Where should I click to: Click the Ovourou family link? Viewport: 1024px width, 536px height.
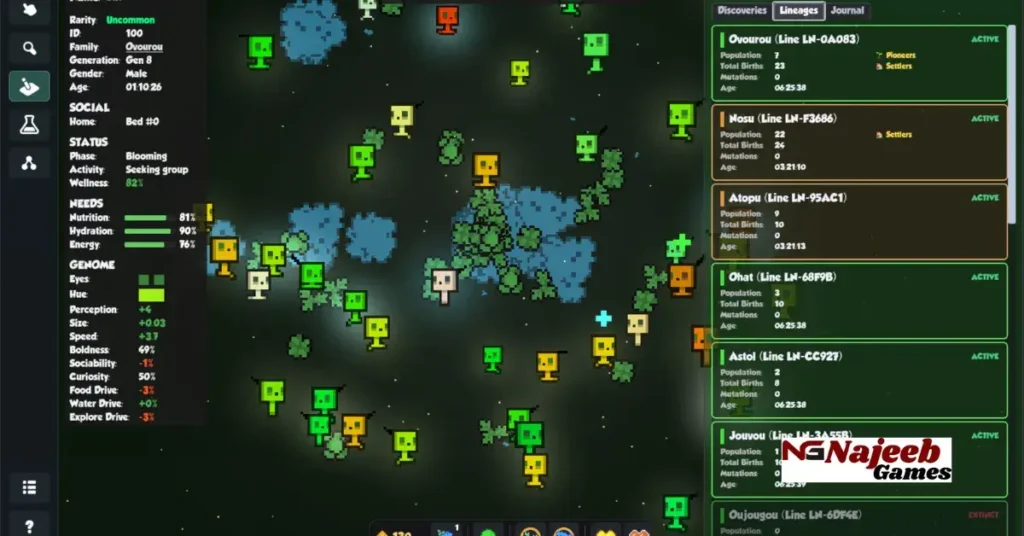pos(144,47)
